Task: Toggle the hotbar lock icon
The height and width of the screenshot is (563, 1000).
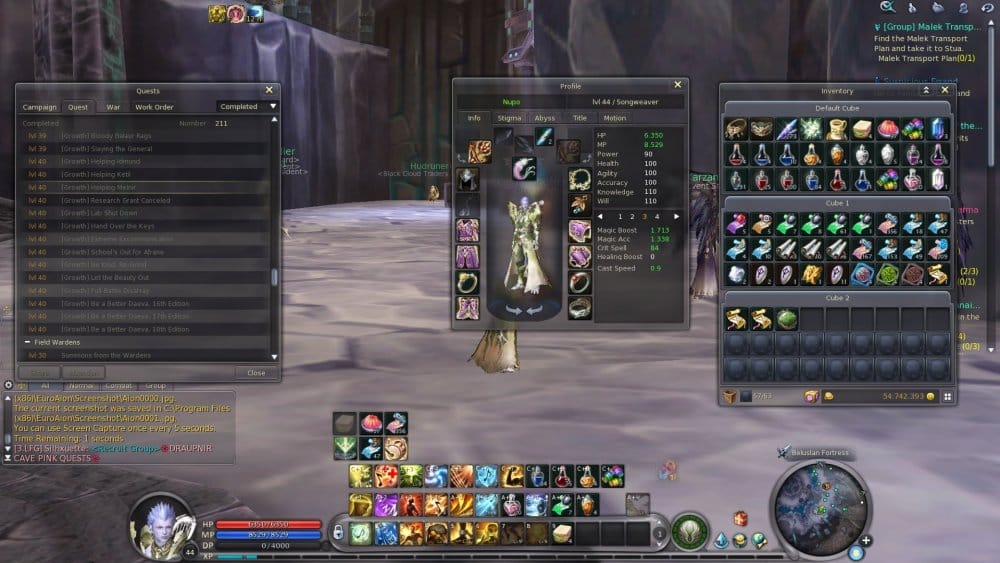Action: [337, 533]
